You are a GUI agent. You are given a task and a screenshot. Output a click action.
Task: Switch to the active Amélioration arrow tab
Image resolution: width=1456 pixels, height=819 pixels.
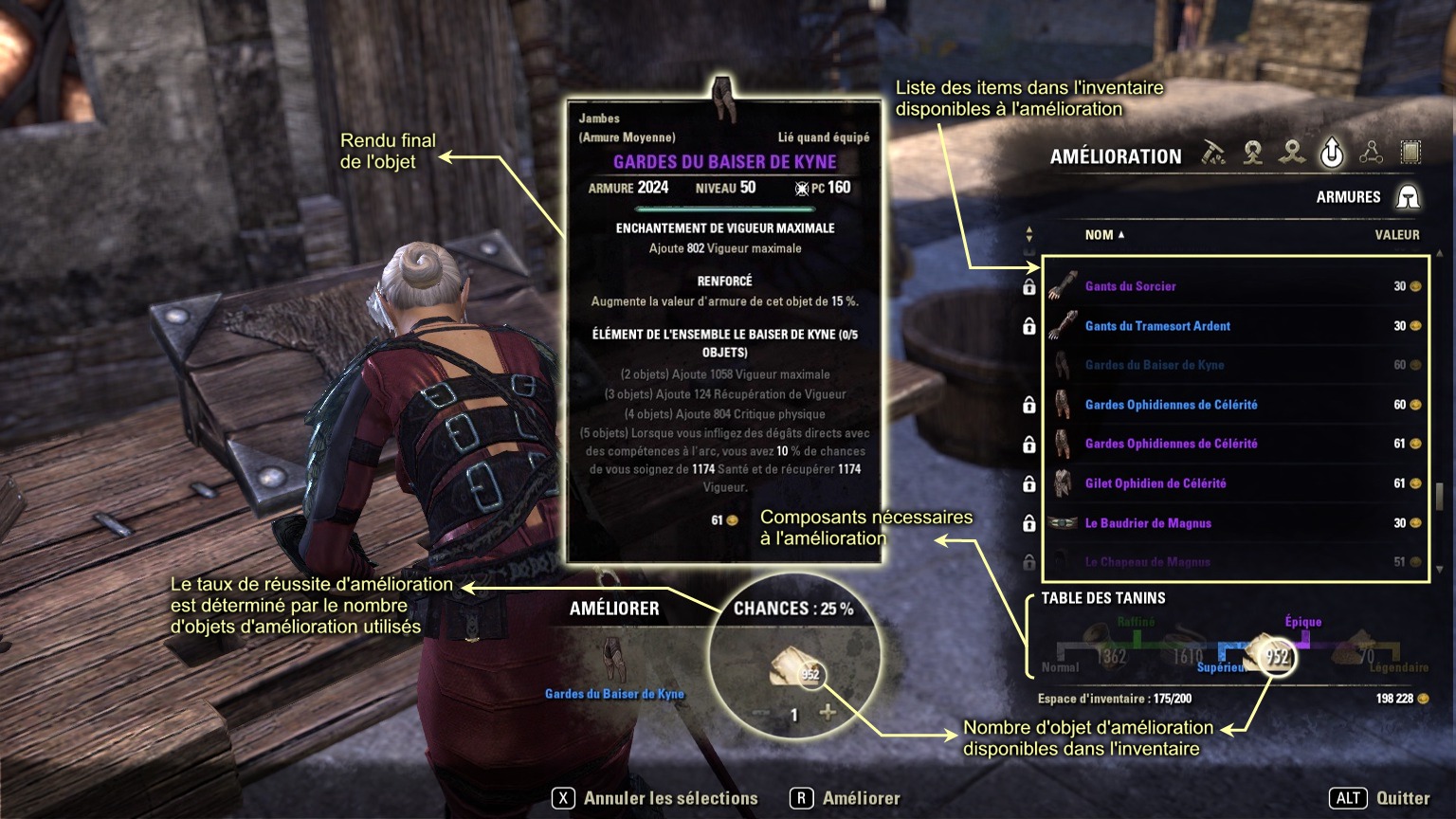[1332, 153]
